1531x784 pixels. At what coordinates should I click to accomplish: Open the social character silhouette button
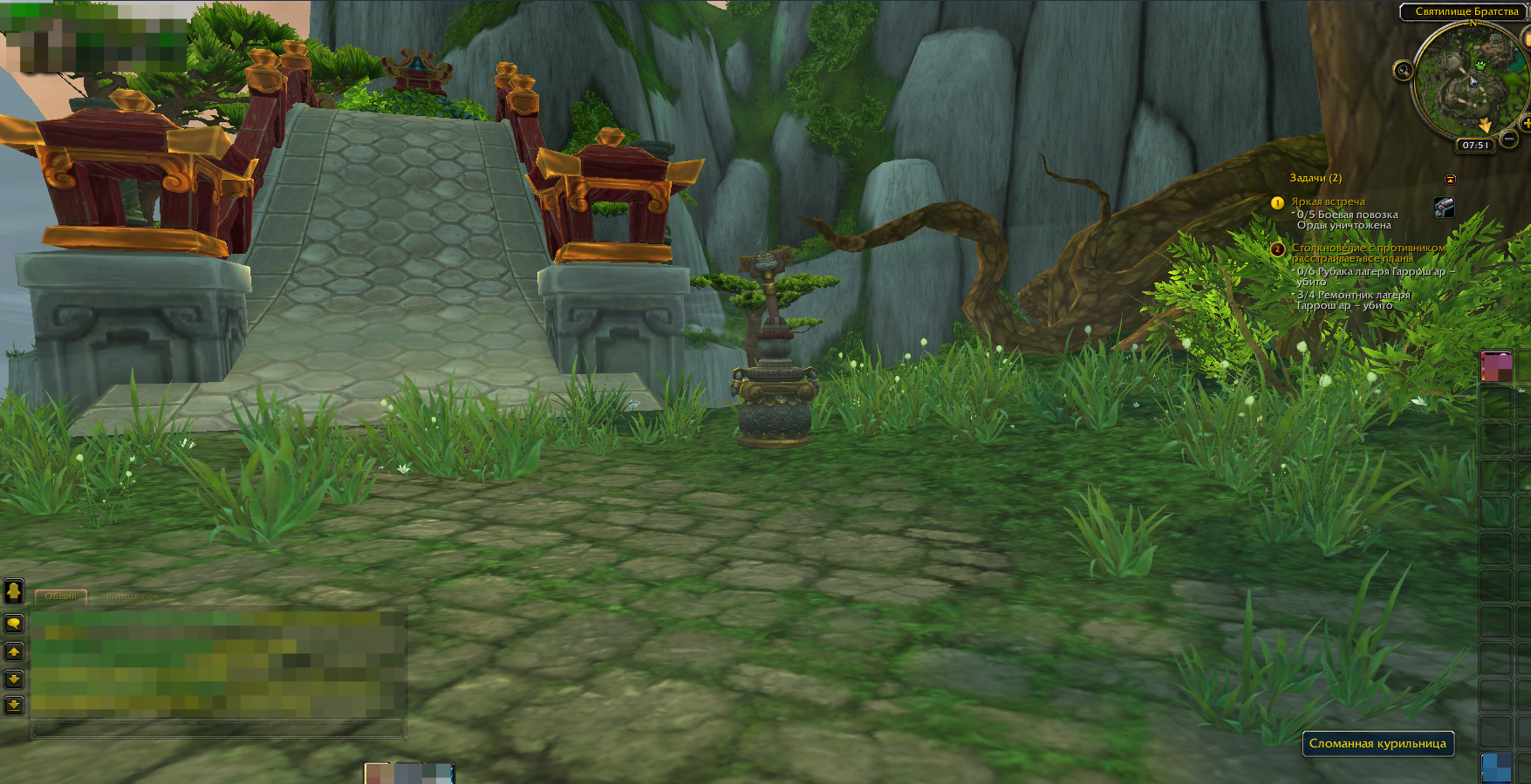click(14, 592)
